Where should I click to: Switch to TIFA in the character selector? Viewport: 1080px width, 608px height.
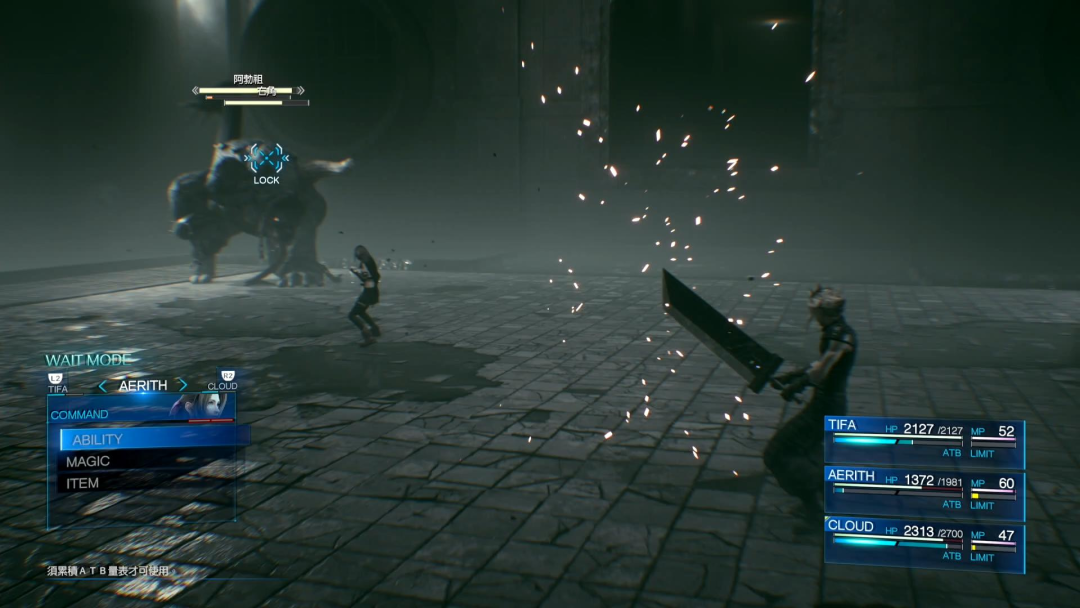tap(58, 383)
